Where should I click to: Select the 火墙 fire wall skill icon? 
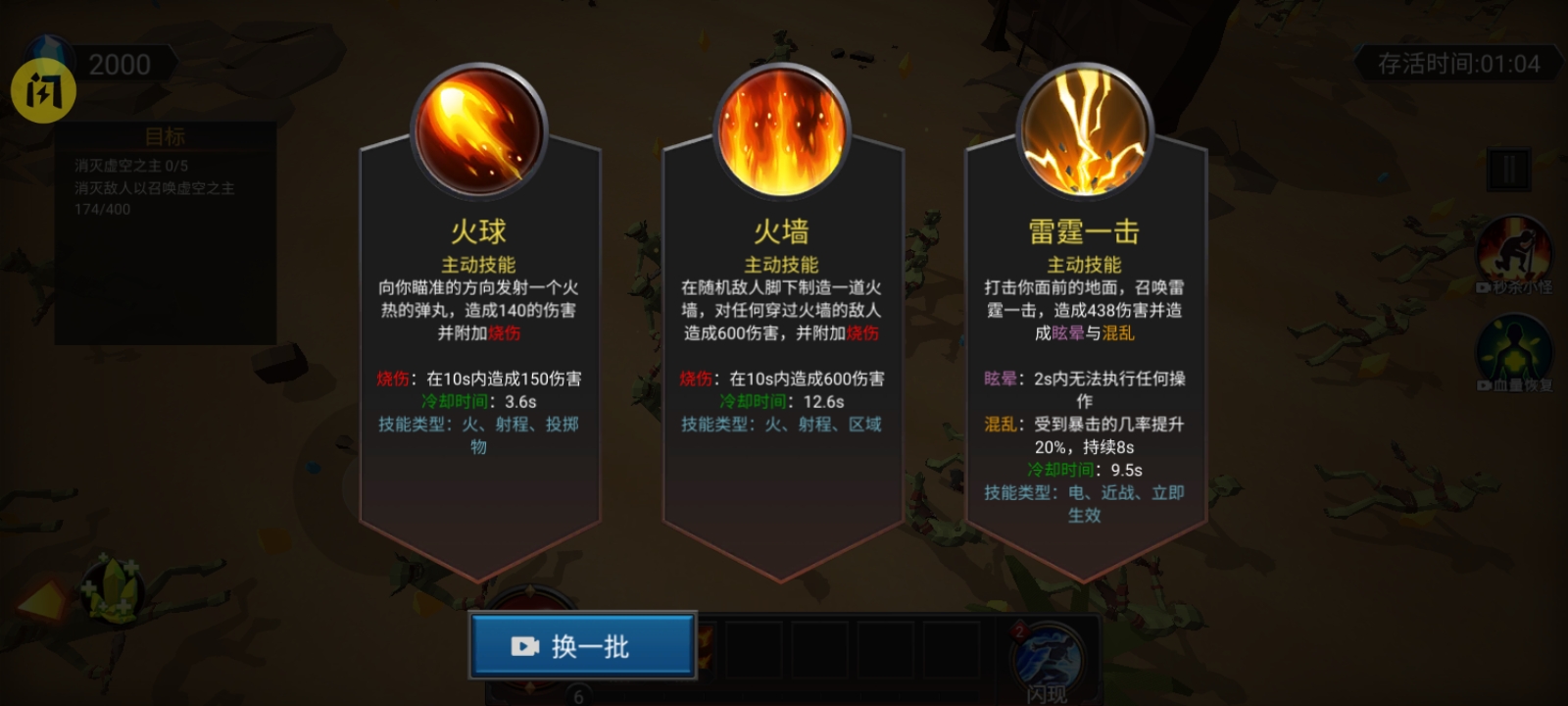click(x=779, y=127)
